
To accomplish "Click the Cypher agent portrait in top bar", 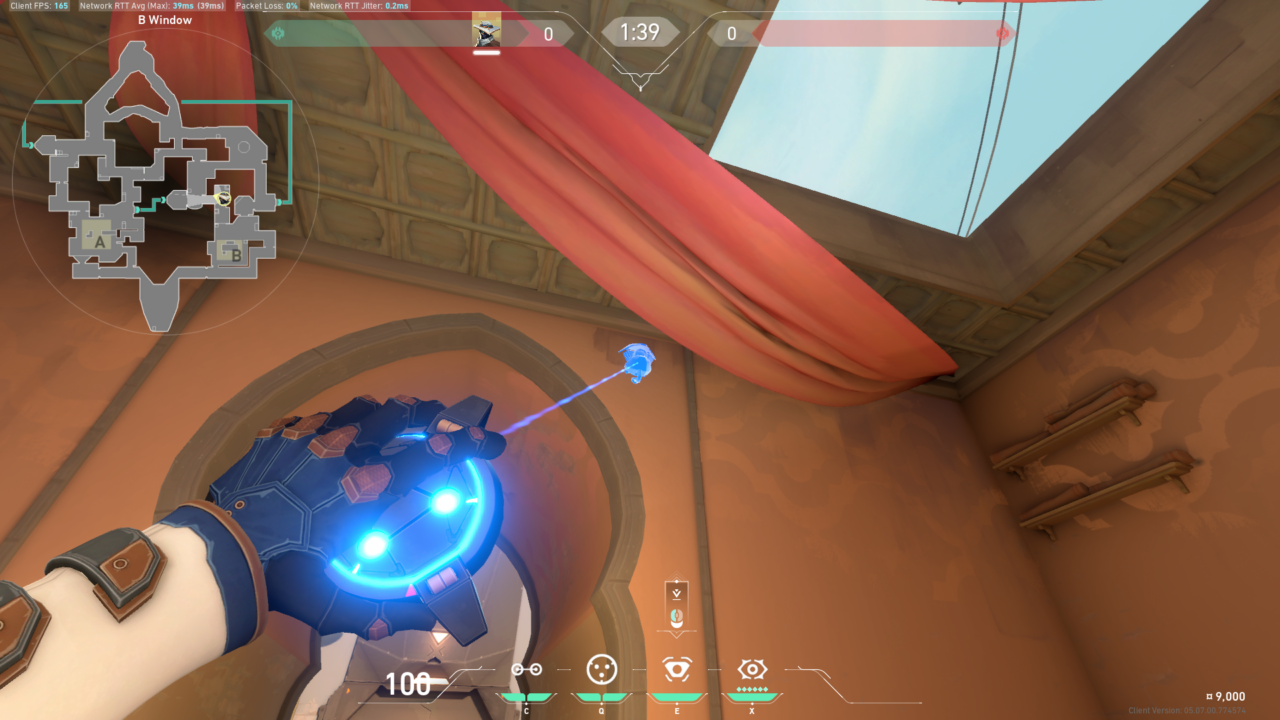I will pyautogui.click(x=487, y=33).
